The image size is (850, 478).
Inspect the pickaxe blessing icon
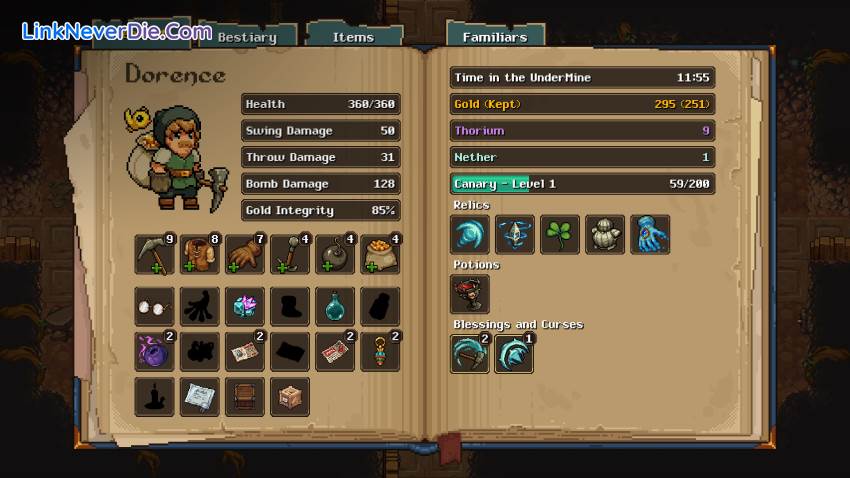click(x=470, y=354)
